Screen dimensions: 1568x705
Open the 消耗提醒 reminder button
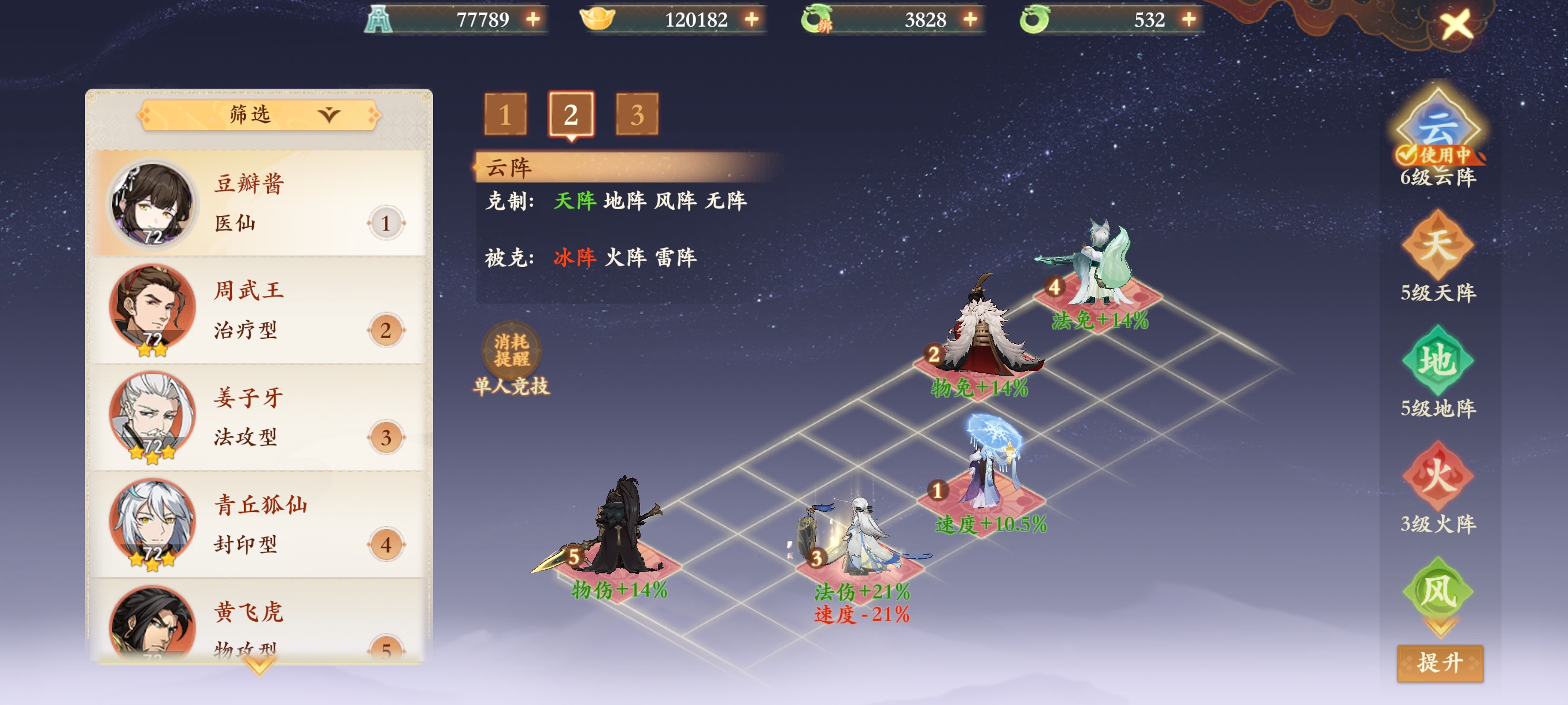(511, 350)
